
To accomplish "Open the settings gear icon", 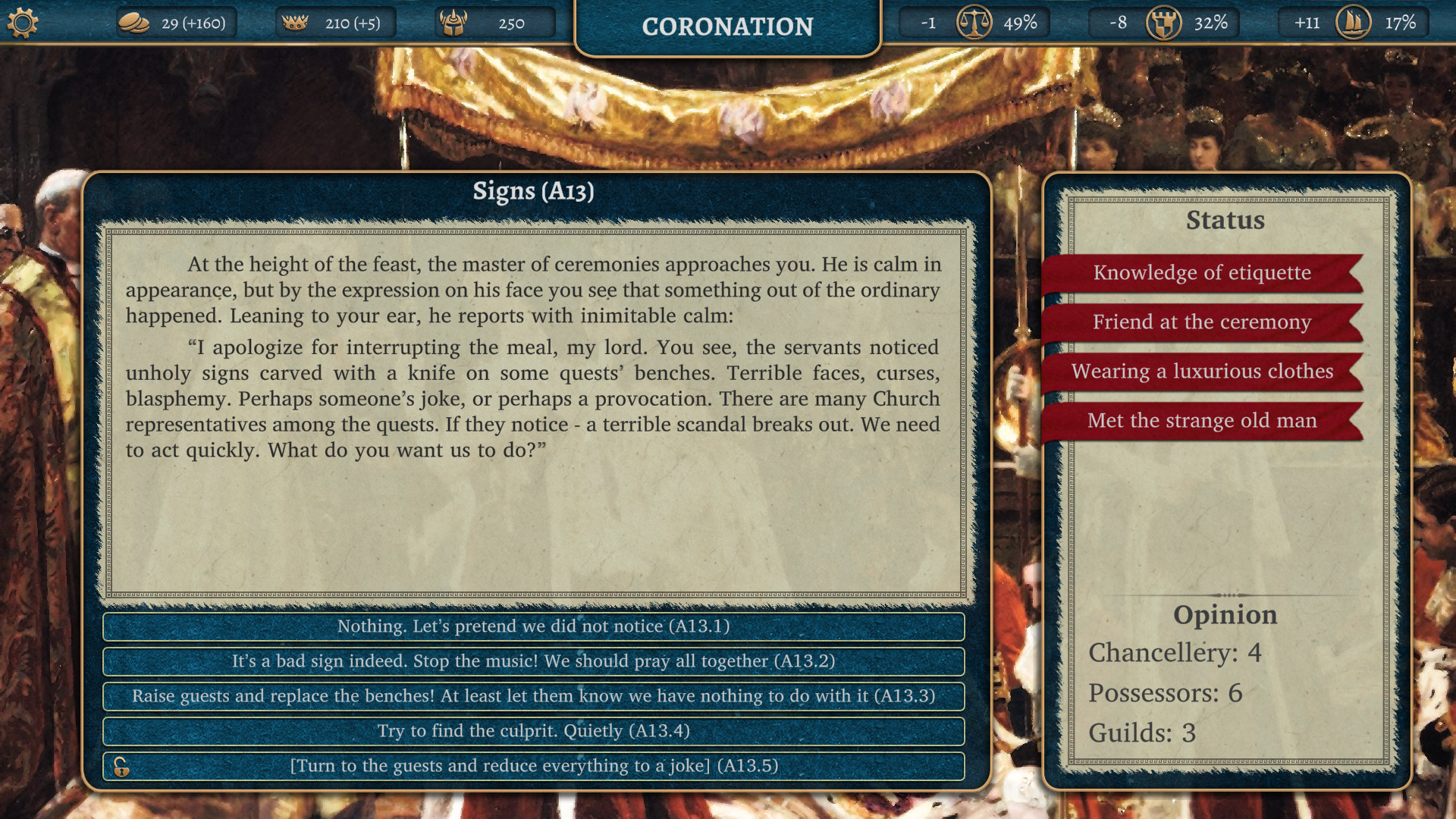I will 24,22.
